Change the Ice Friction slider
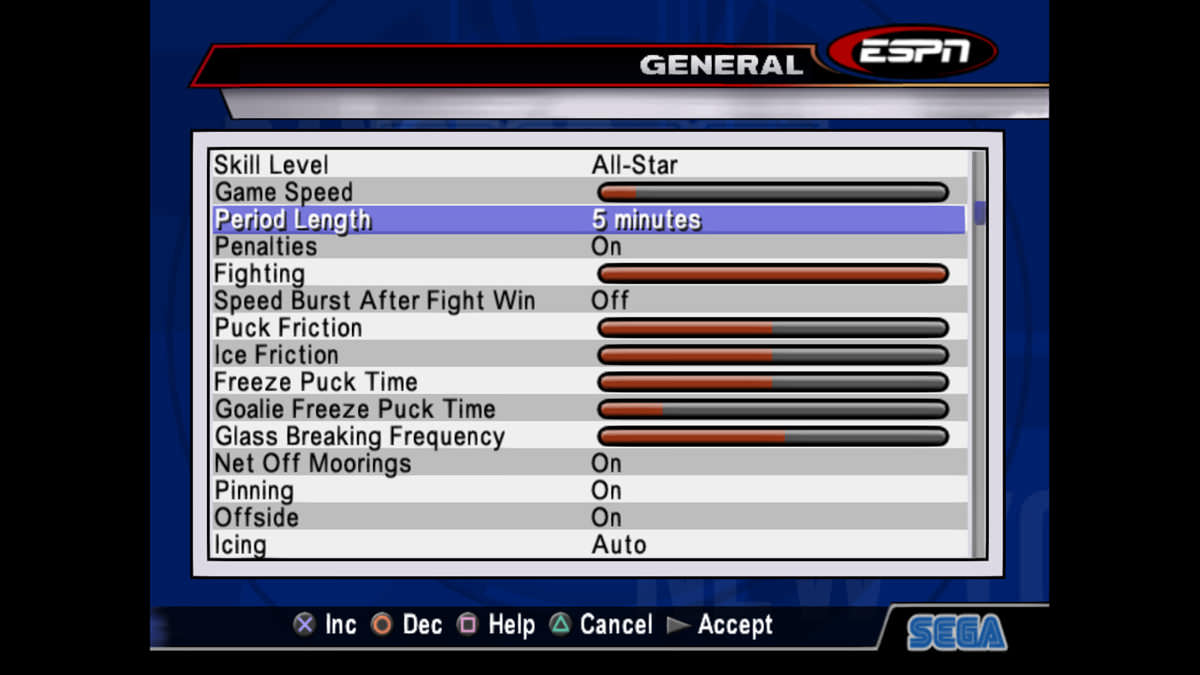This screenshot has width=1200, height=675. pyautogui.click(x=772, y=355)
